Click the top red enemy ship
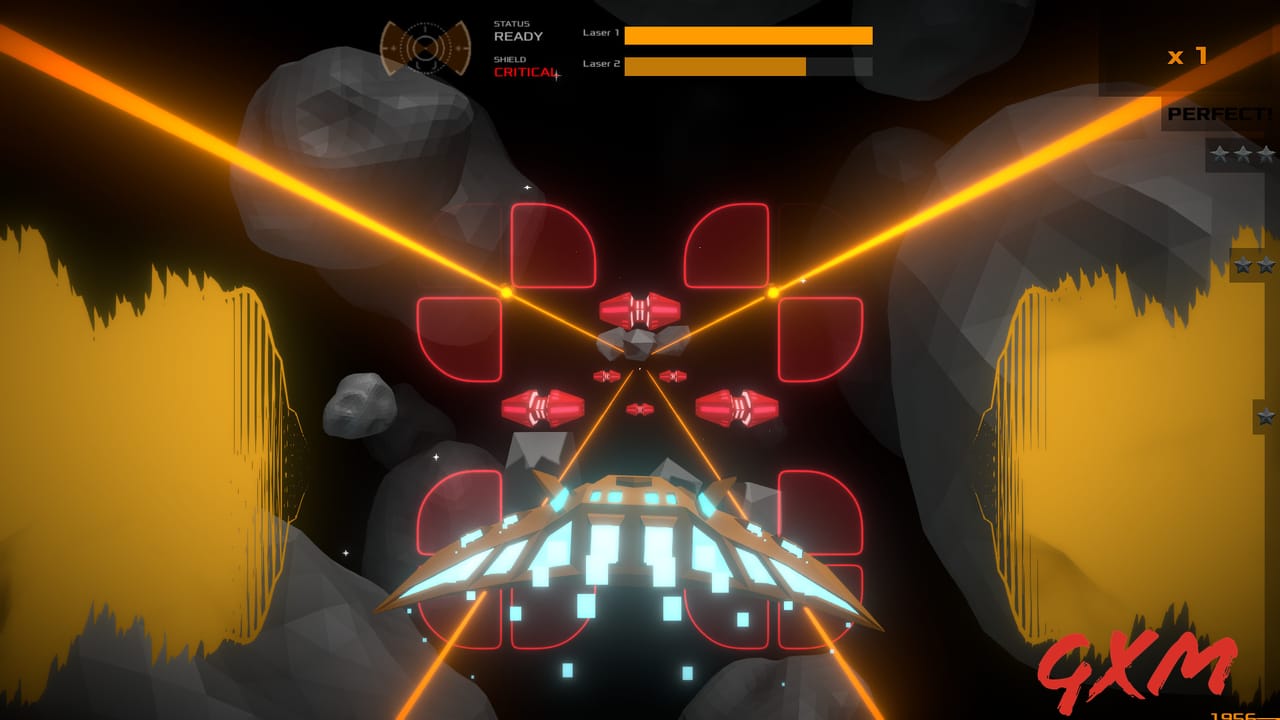This screenshot has width=1280, height=720. click(640, 310)
